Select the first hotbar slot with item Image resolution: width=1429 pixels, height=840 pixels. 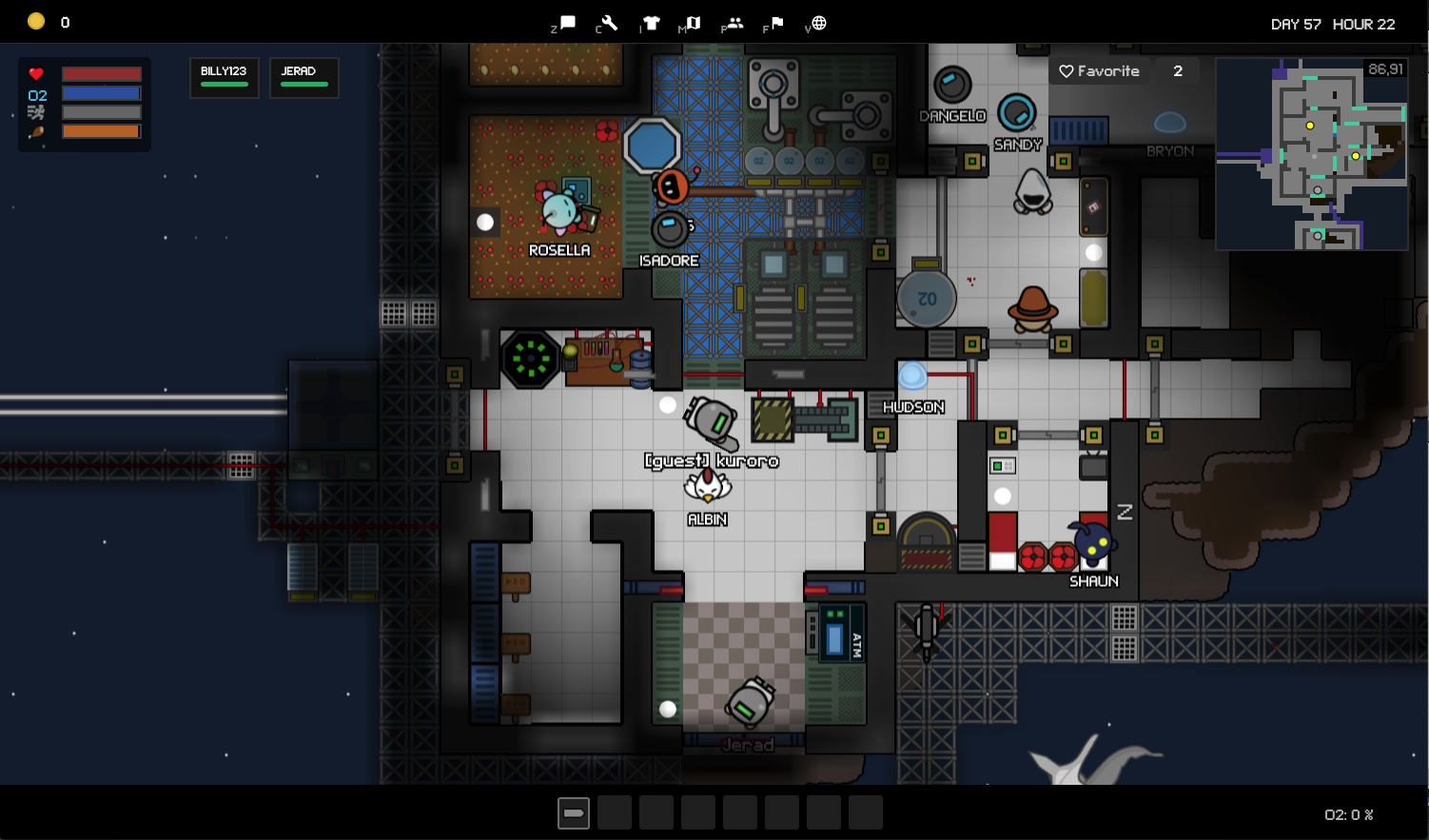click(574, 813)
